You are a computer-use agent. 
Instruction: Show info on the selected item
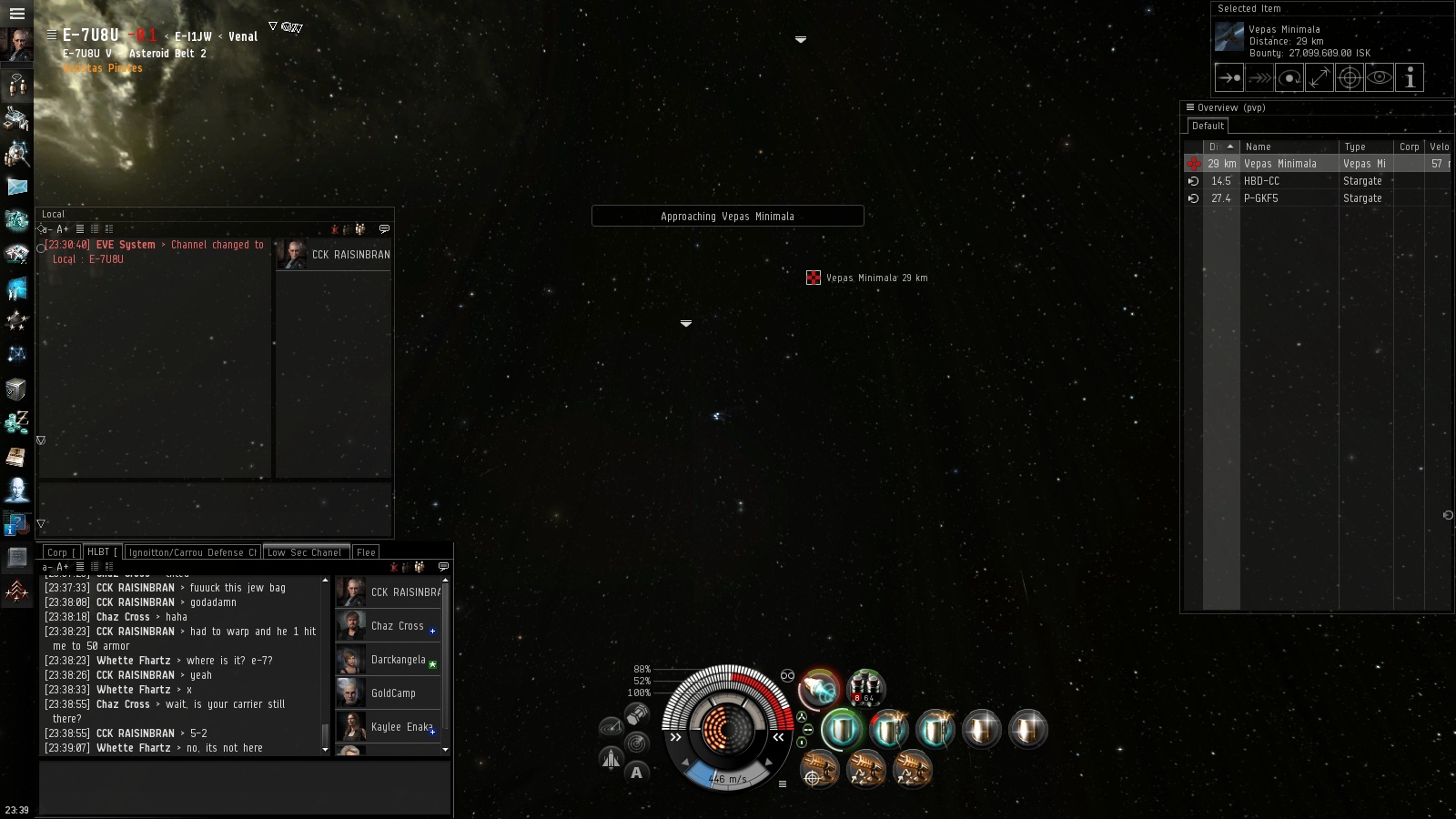click(1410, 78)
